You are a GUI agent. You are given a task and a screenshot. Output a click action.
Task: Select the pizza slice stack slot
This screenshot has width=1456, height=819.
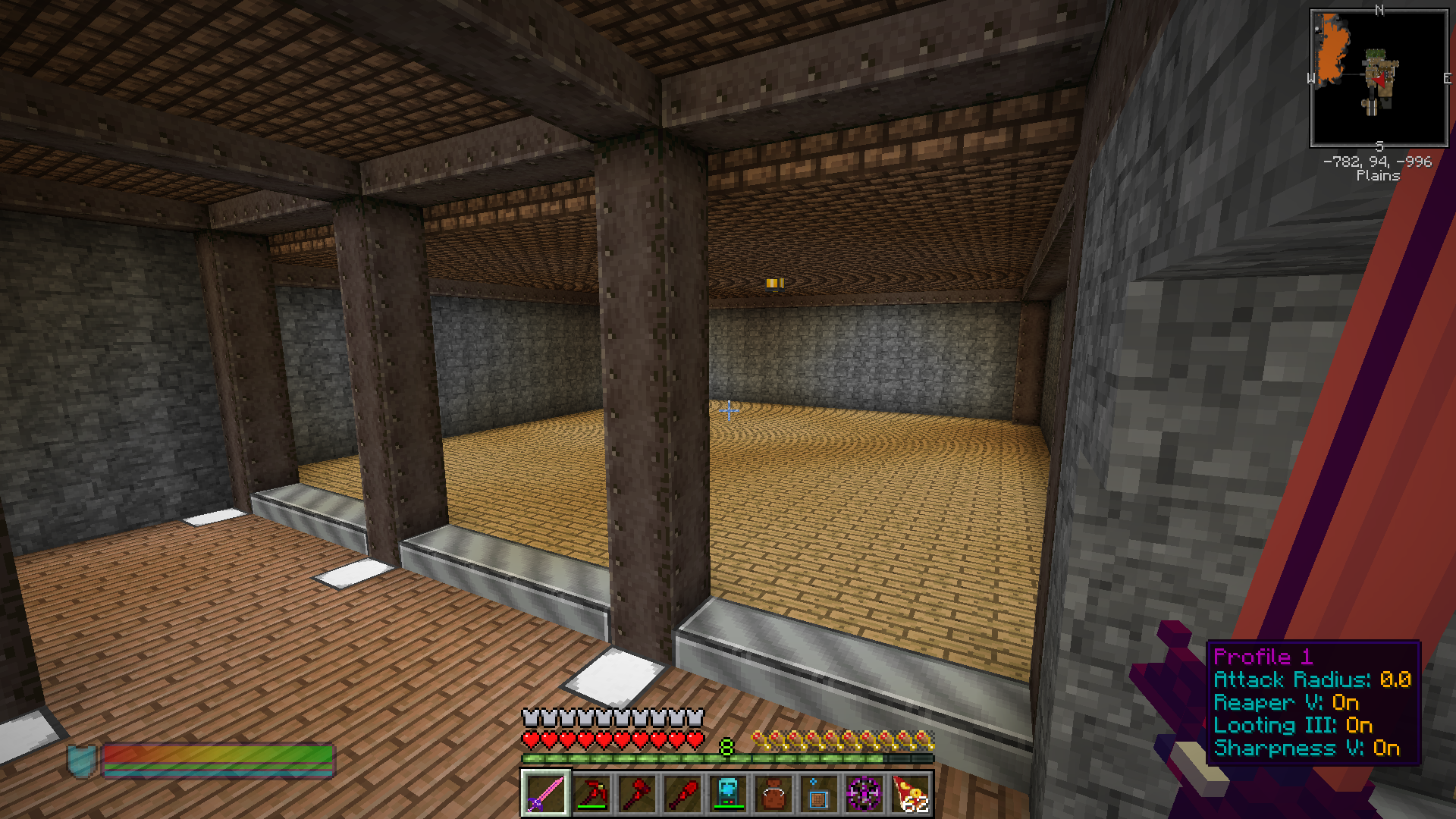(x=910, y=793)
